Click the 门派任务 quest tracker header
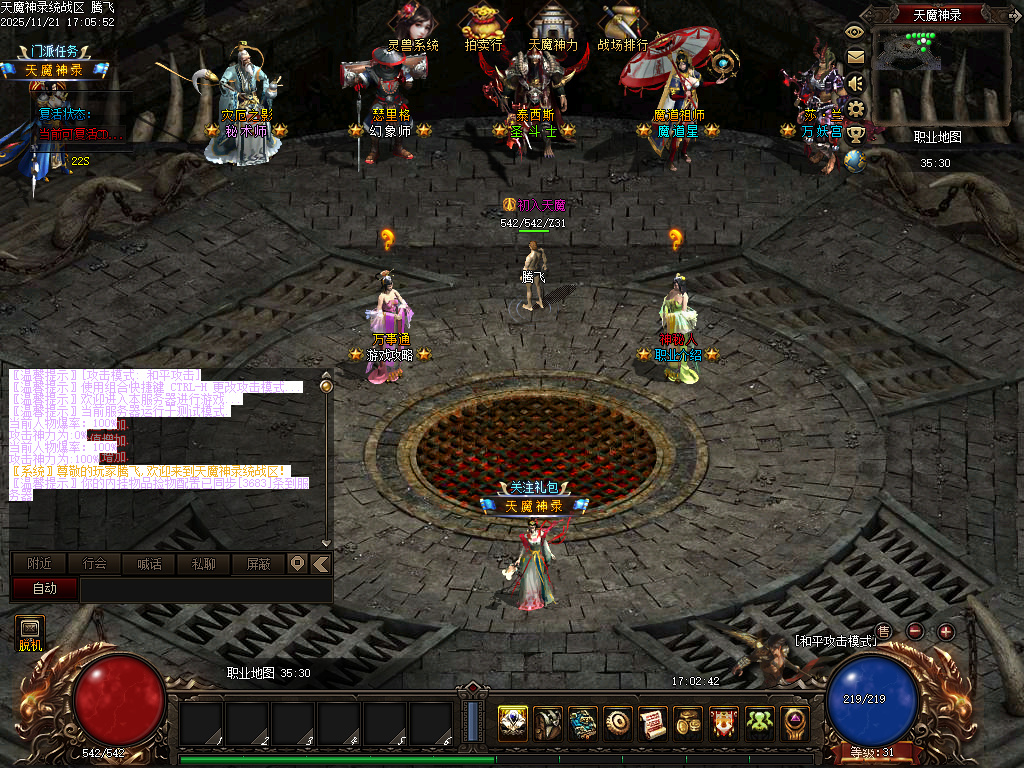1024x768 pixels. [54, 51]
